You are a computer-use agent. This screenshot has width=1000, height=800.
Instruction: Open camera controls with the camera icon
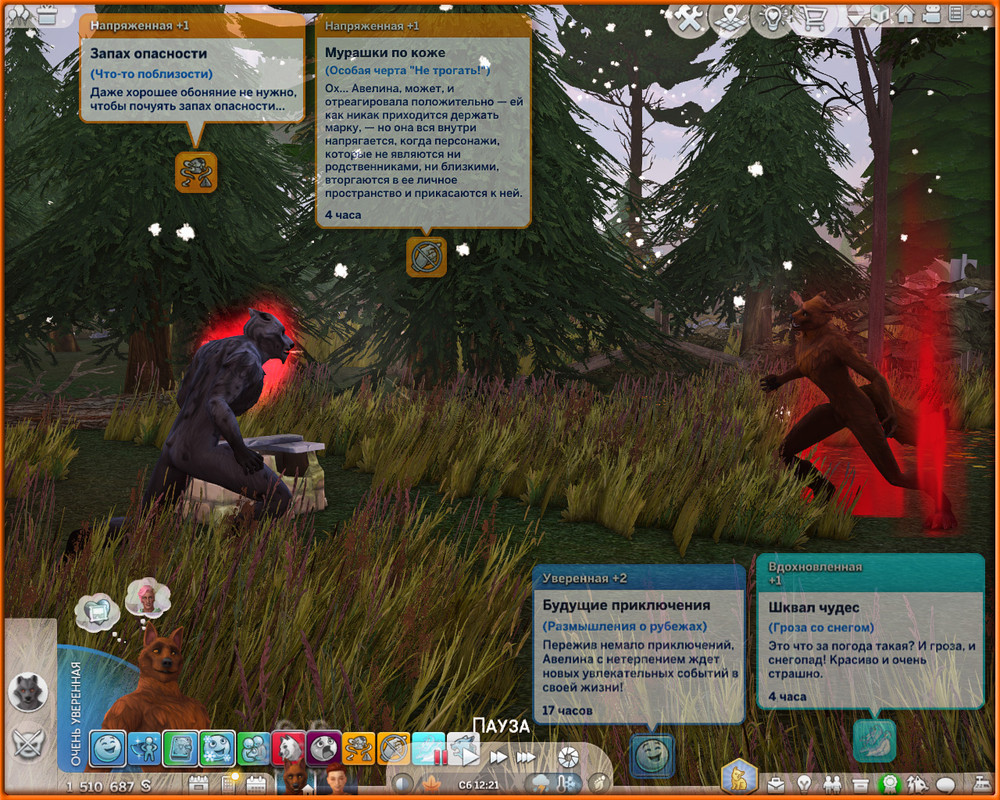point(932,16)
